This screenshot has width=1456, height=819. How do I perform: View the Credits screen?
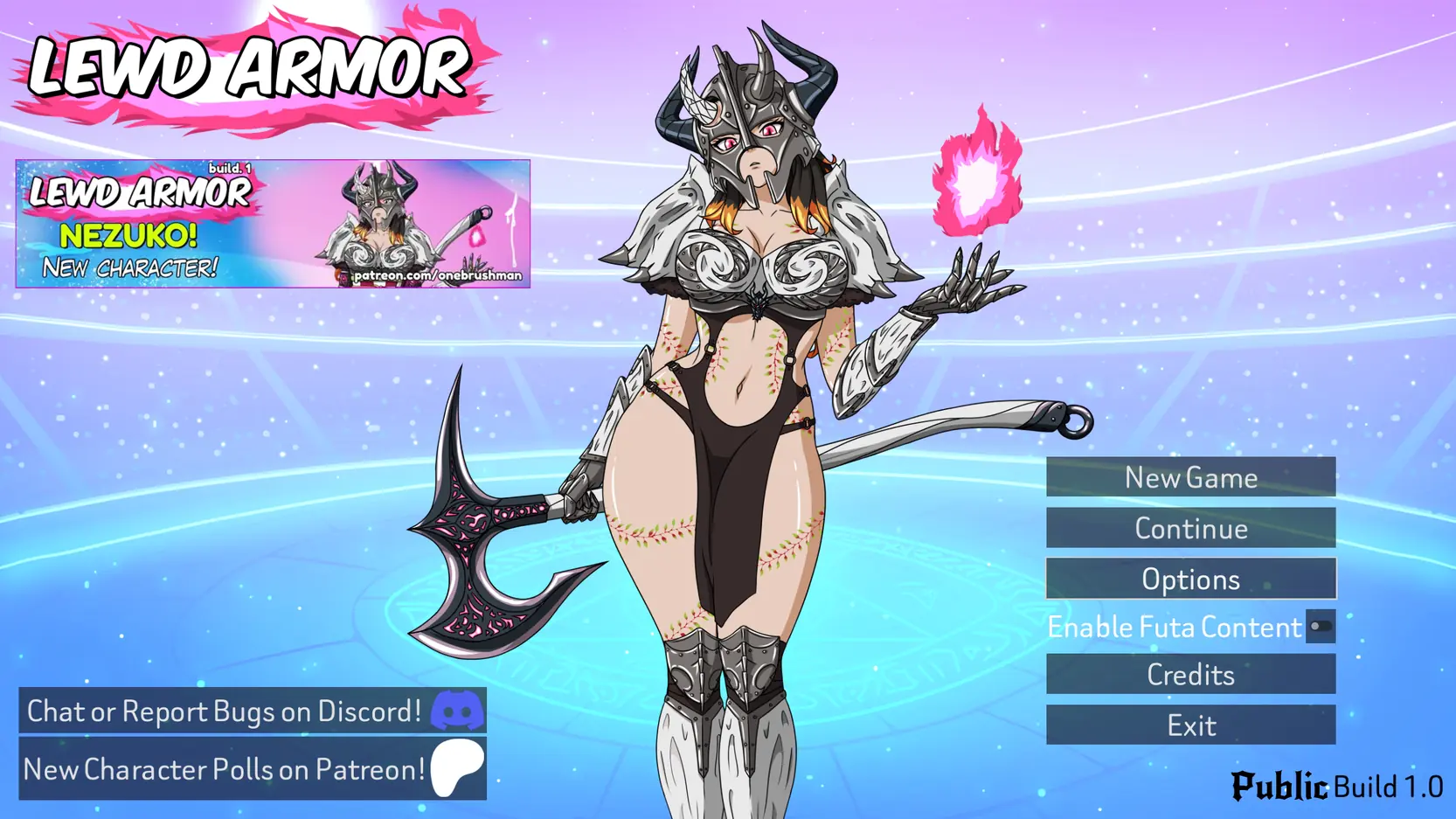(1190, 674)
